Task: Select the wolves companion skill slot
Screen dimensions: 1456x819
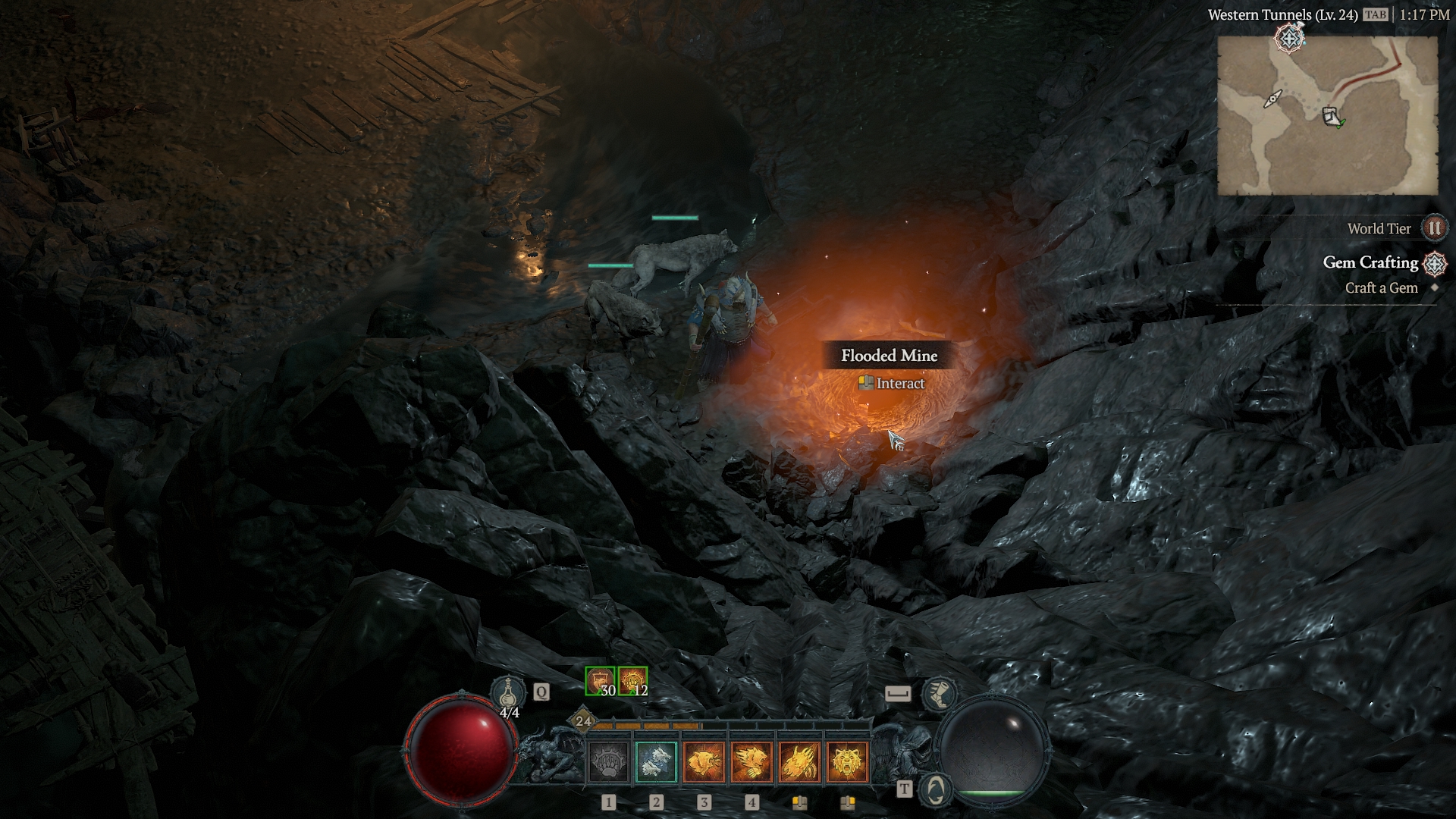Action: tap(656, 761)
